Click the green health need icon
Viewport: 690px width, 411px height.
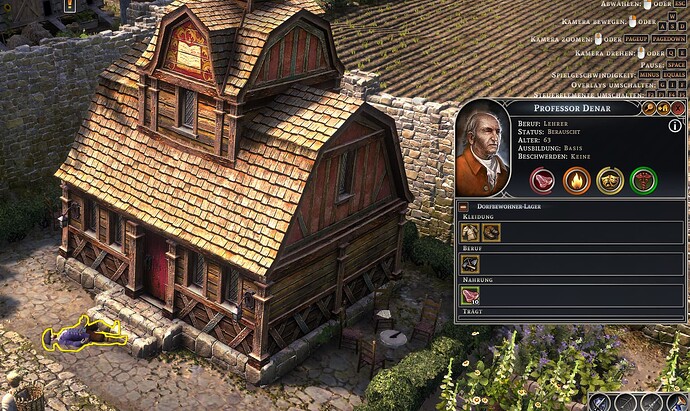(x=643, y=180)
